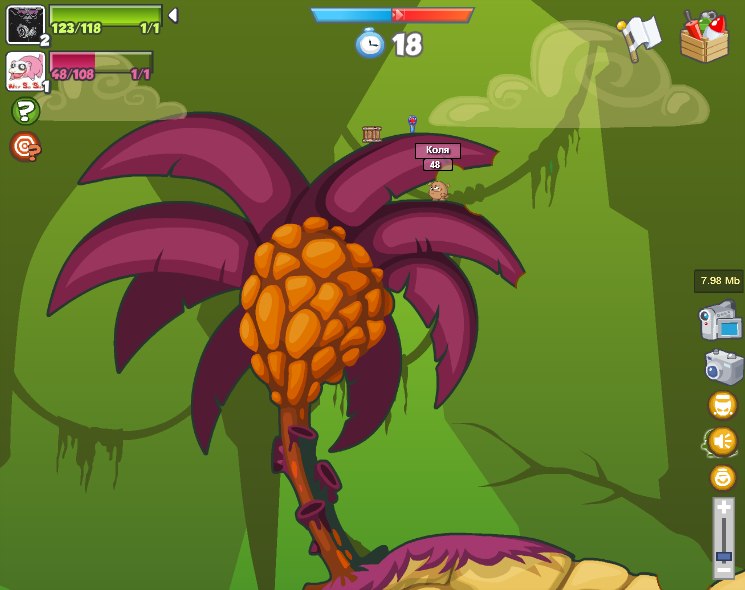Open the weapons crate inventory

tap(704, 38)
